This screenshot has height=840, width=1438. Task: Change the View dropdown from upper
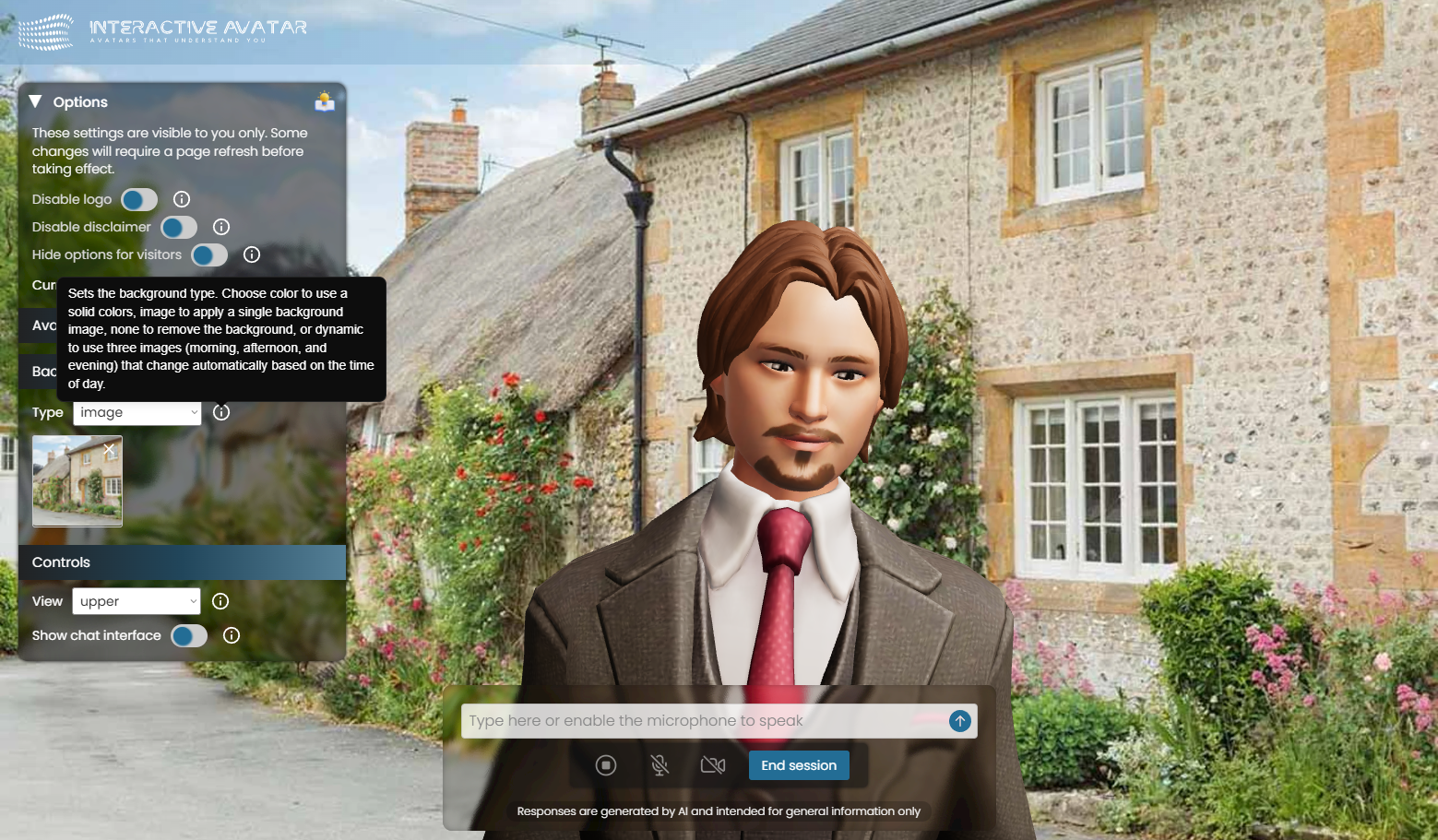coord(136,601)
